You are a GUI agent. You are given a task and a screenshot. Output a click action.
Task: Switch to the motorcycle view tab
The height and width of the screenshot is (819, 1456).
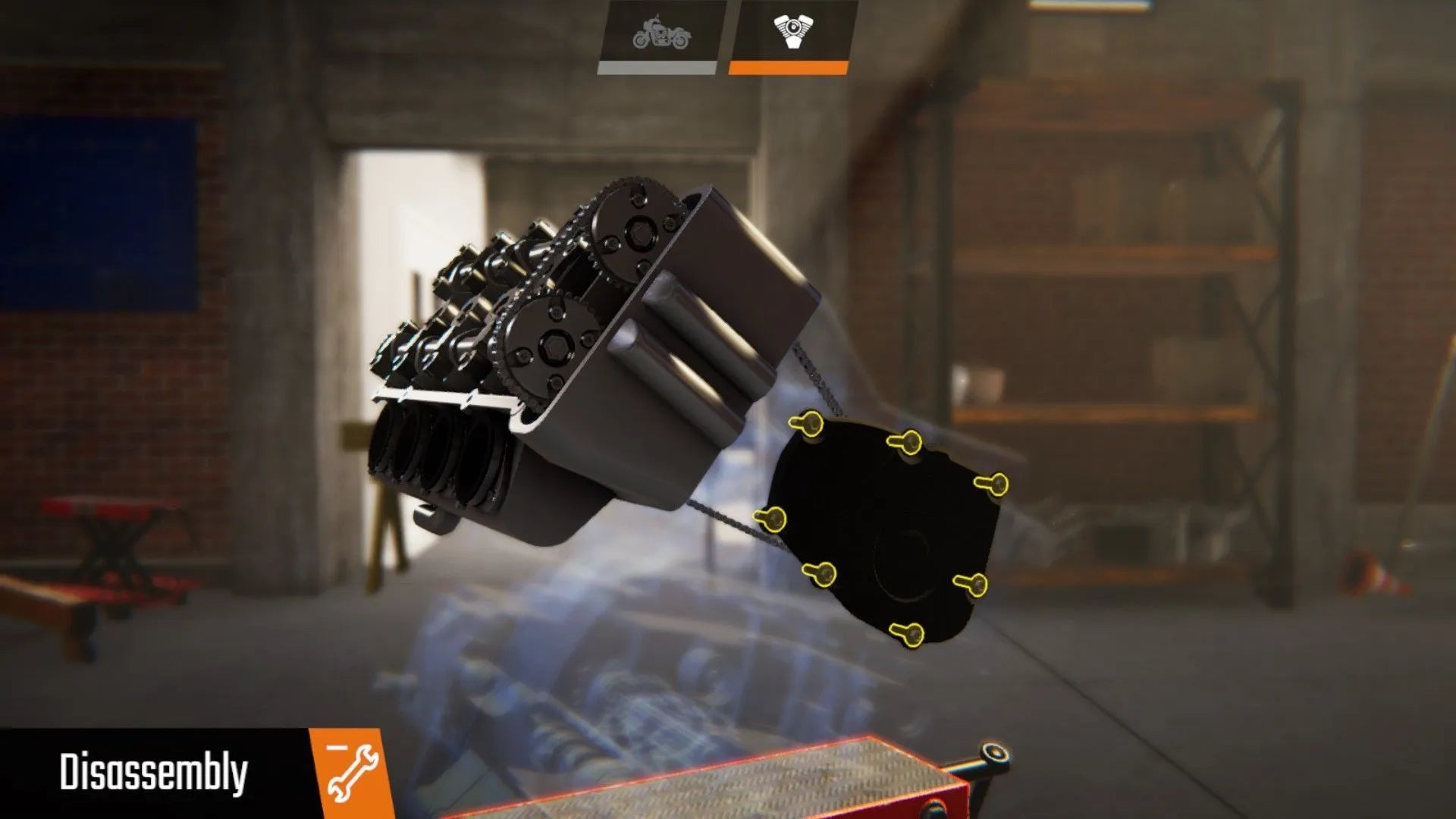click(661, 35)
